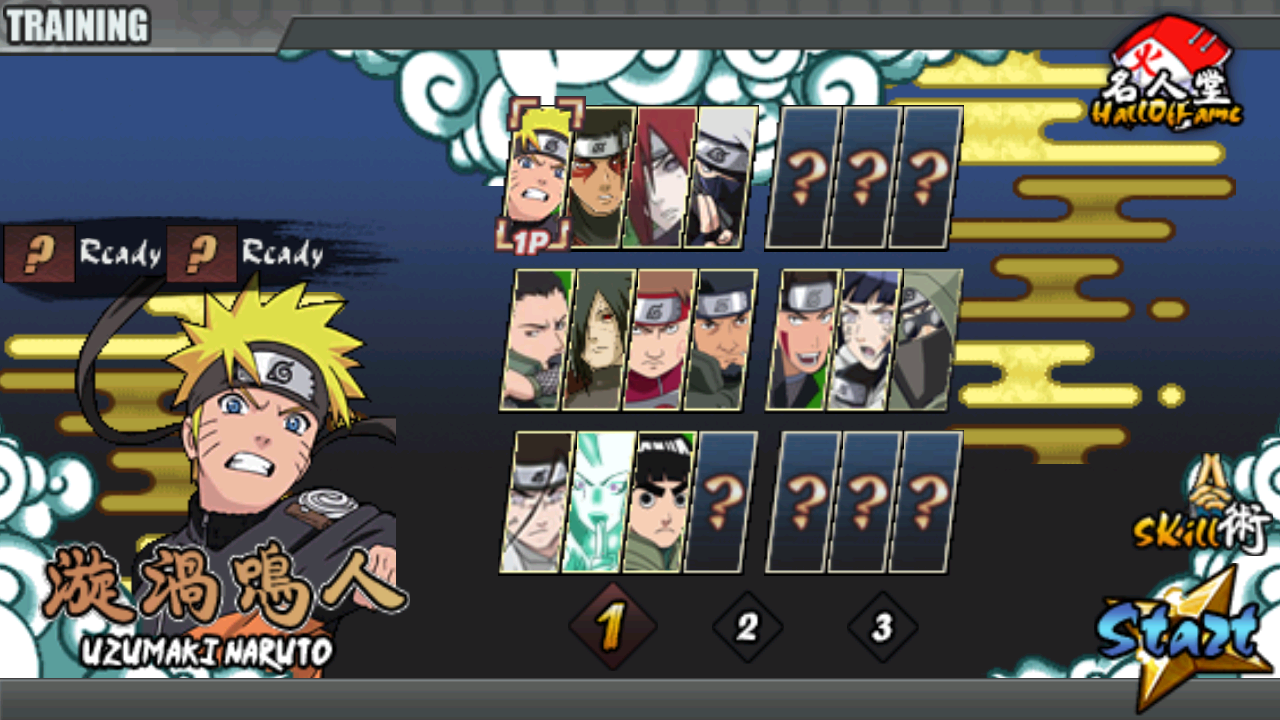This screenshot has width=1280, height=720.
Task: Switch to character page 3
Action: click(x=882, y=627)
